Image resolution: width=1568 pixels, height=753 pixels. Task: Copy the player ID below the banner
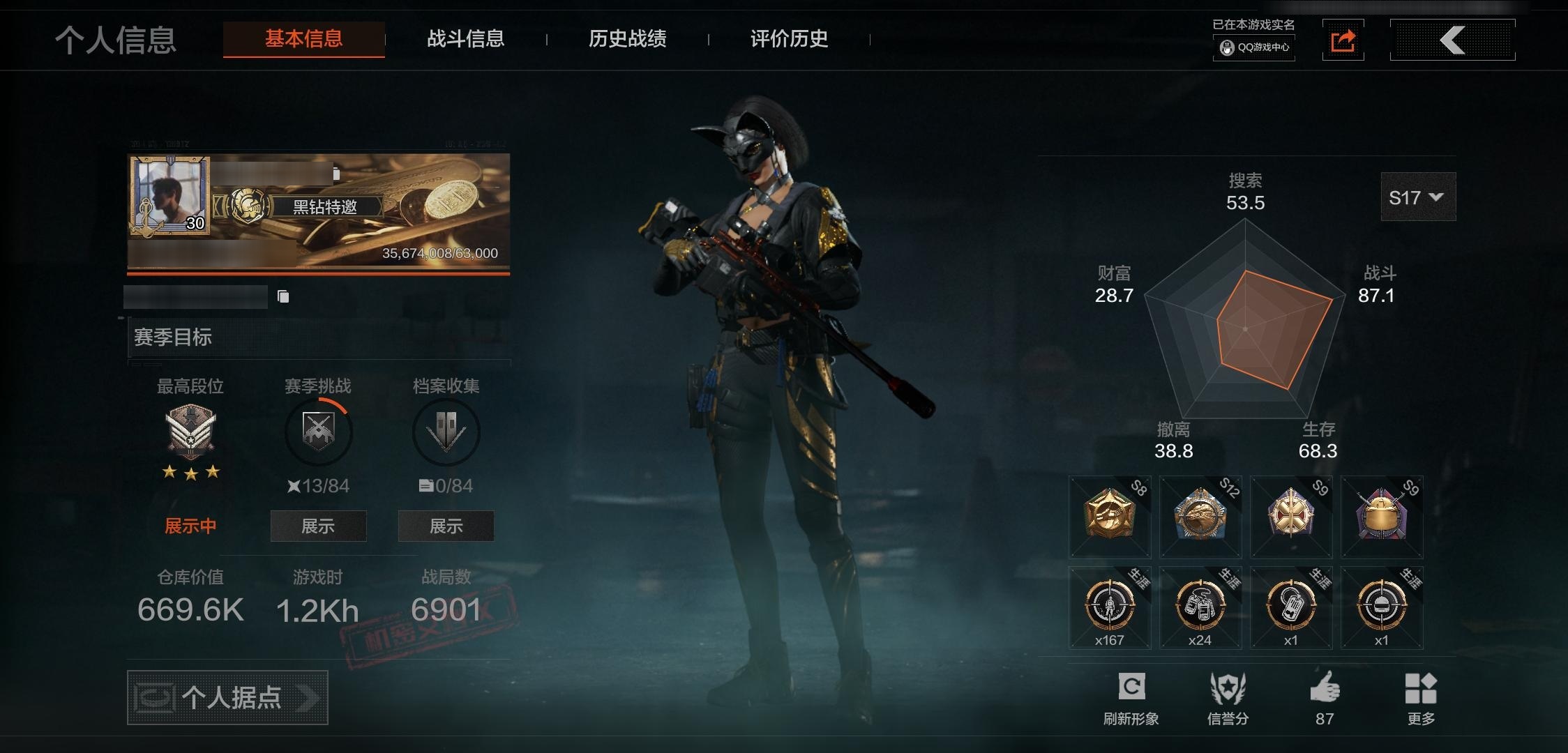point(283,297)
